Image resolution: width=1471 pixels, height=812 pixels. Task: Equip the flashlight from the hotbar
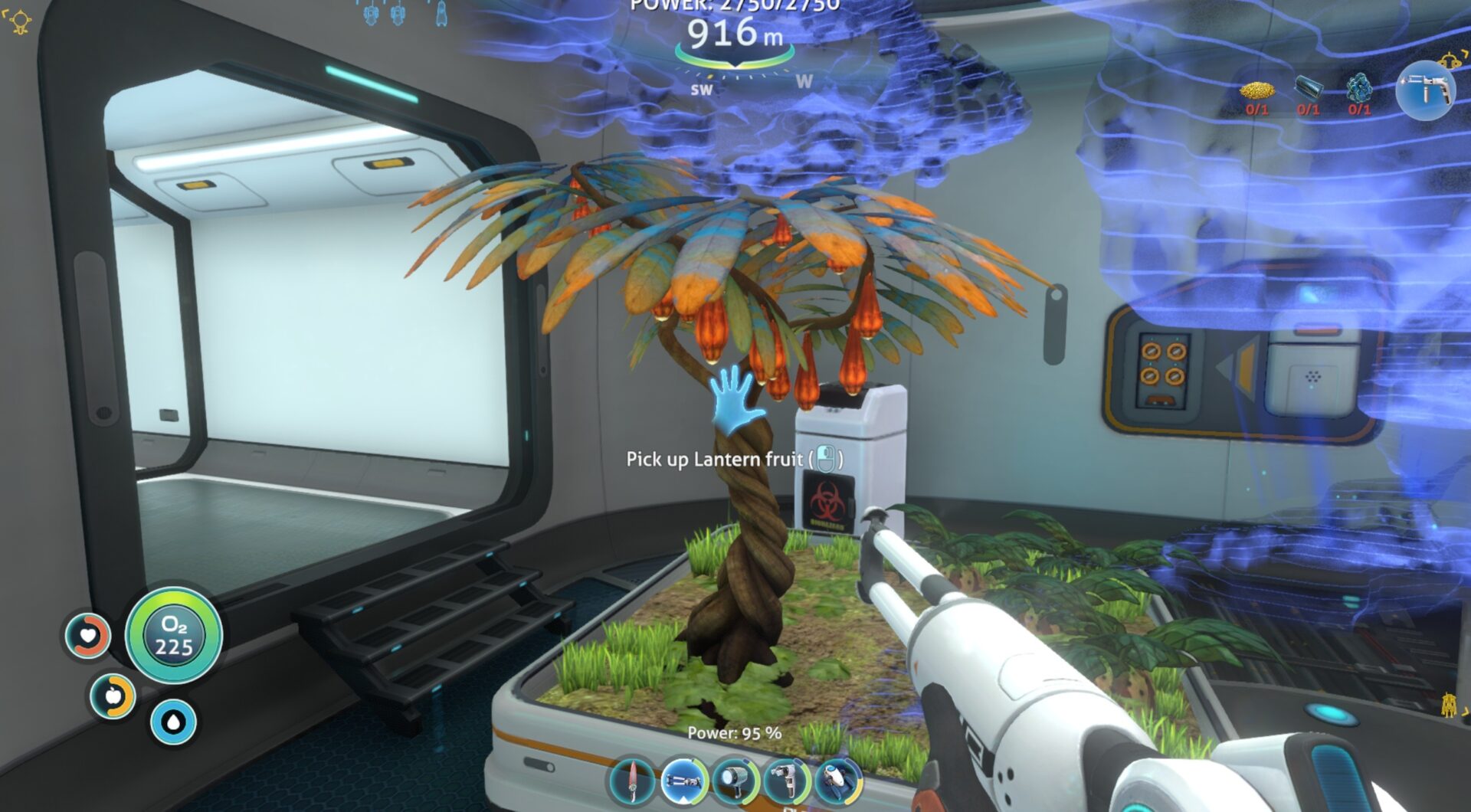point(735,781)
